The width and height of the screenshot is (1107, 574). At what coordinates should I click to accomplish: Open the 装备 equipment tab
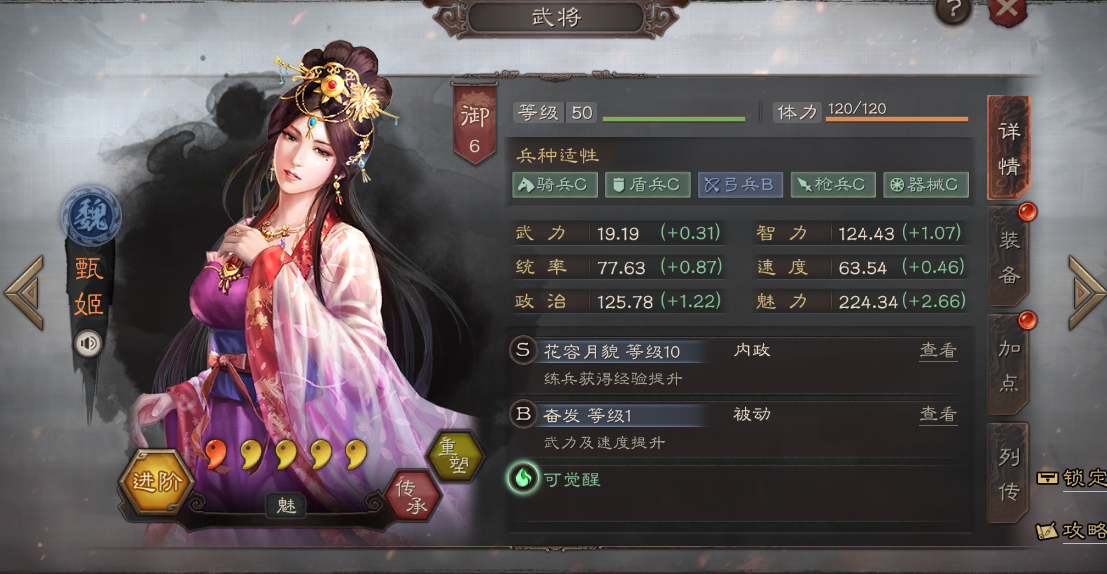coord(1008,256)
